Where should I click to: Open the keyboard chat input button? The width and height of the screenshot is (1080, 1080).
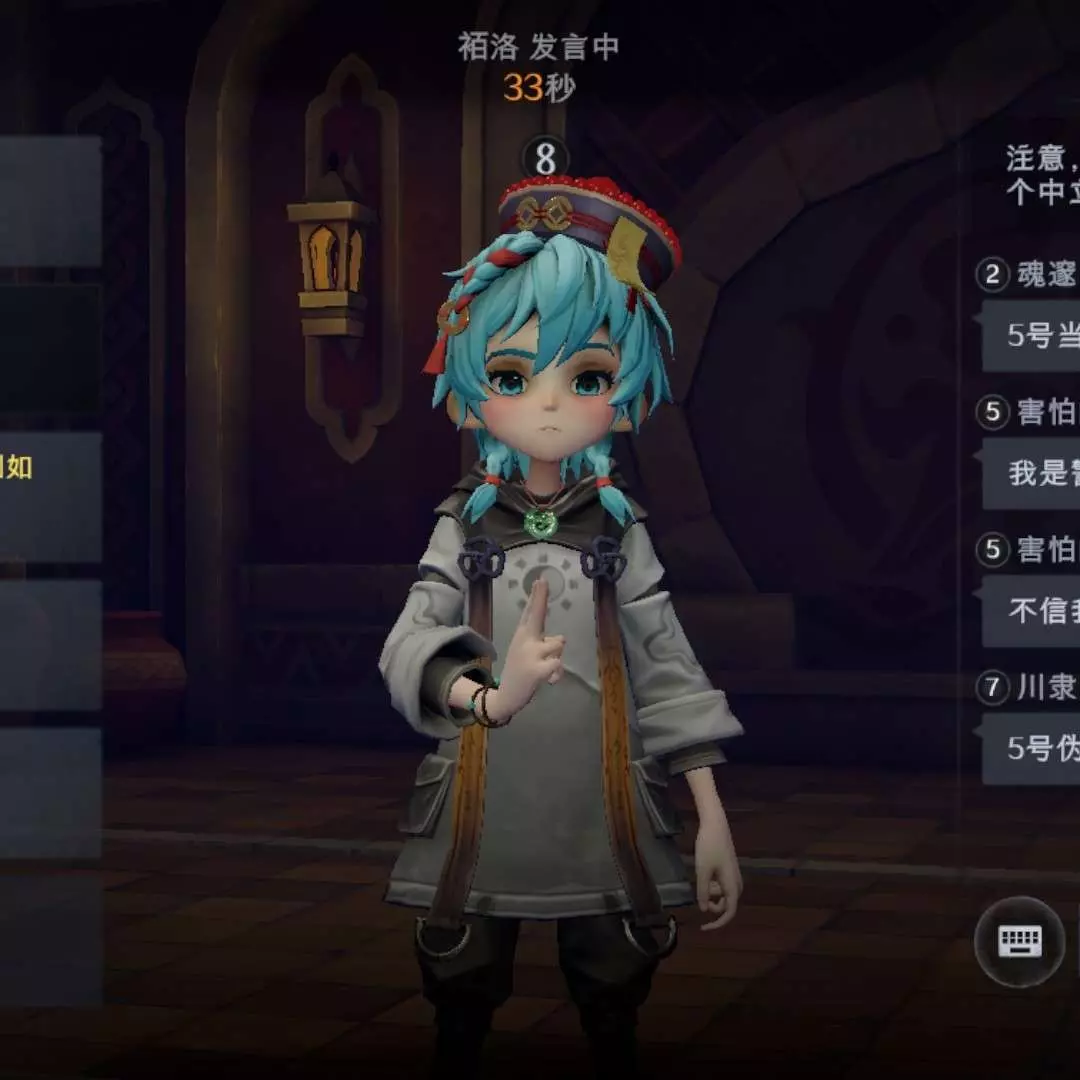[1019, 941]
